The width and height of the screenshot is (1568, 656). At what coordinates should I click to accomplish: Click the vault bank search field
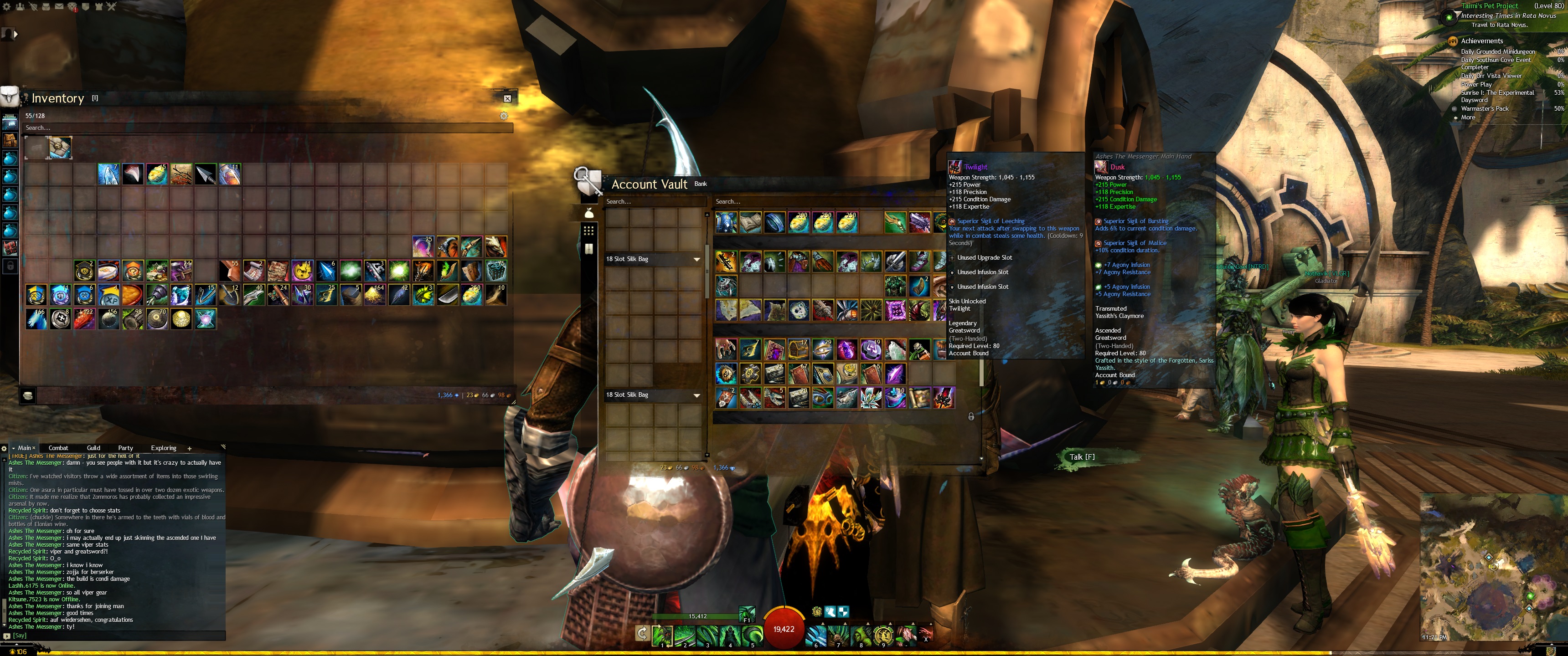pos(828,201)
